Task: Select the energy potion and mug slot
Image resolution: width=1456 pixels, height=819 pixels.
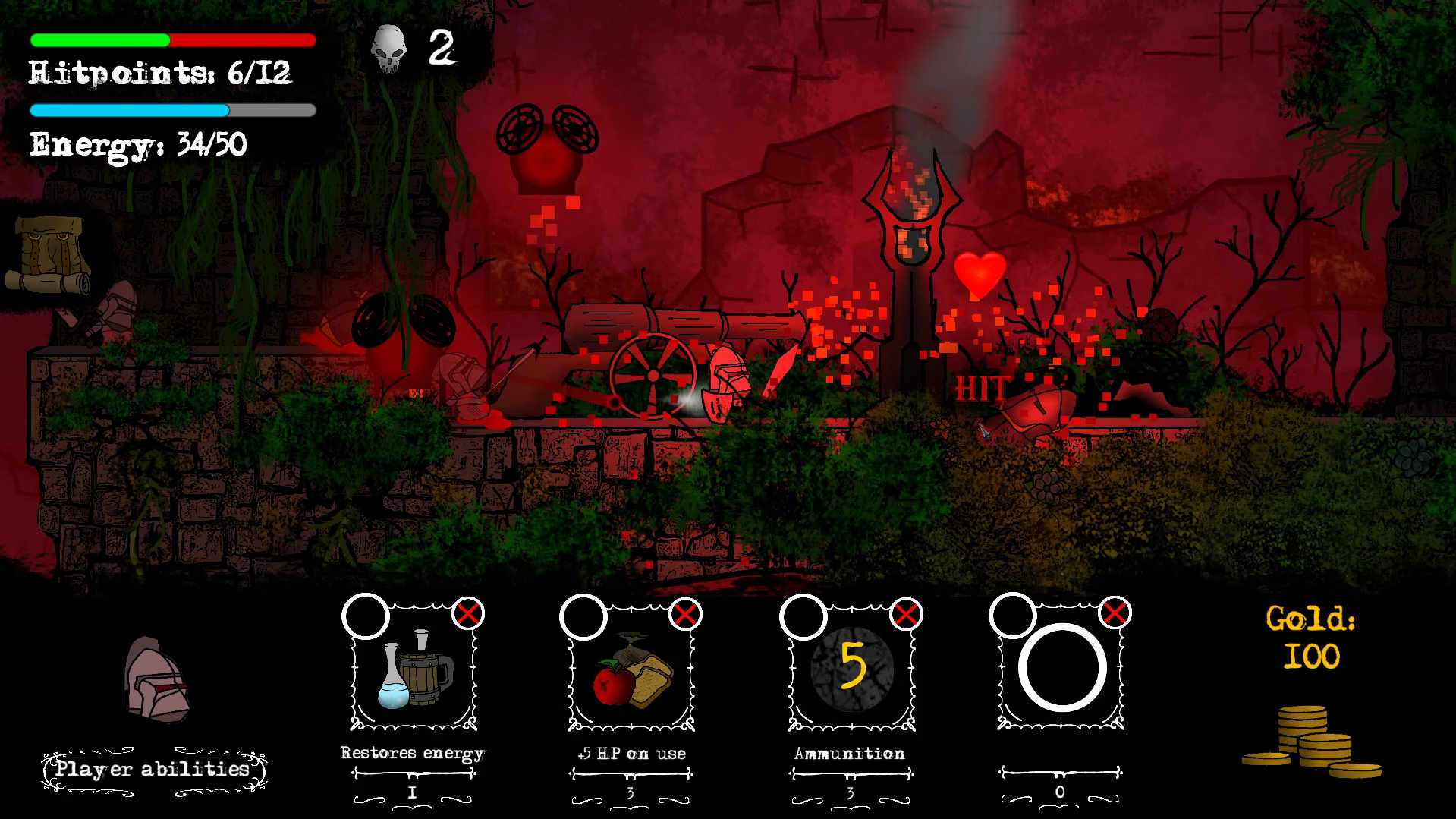Action: [414, 669]
